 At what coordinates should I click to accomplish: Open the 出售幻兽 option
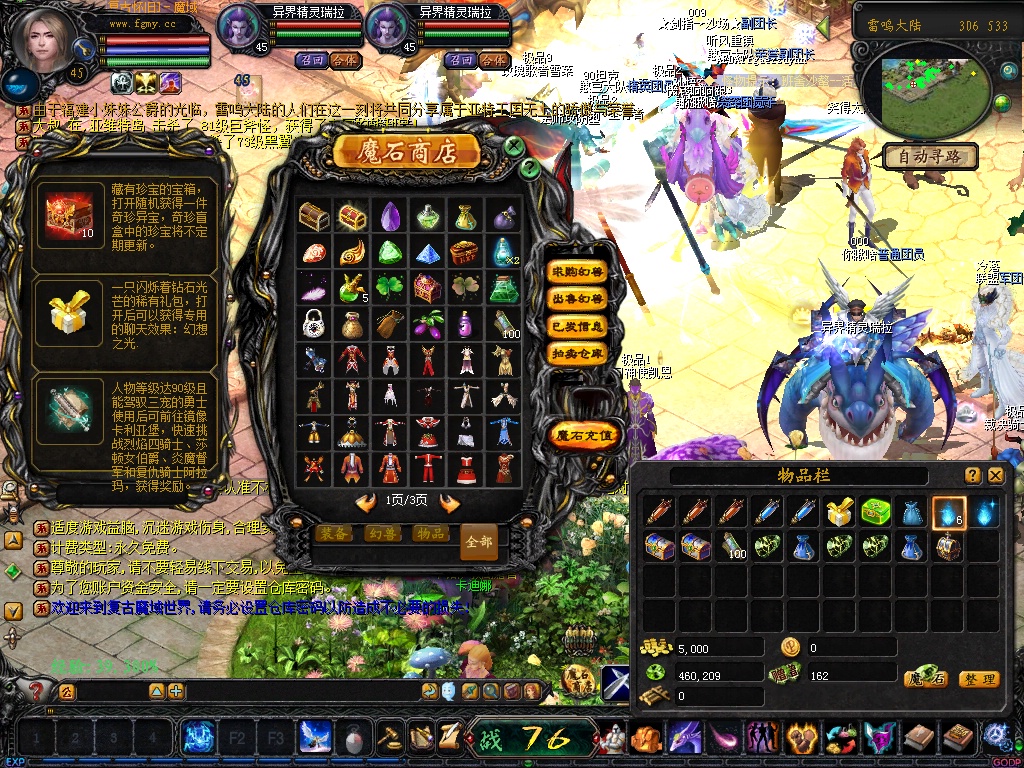(578, 299)
